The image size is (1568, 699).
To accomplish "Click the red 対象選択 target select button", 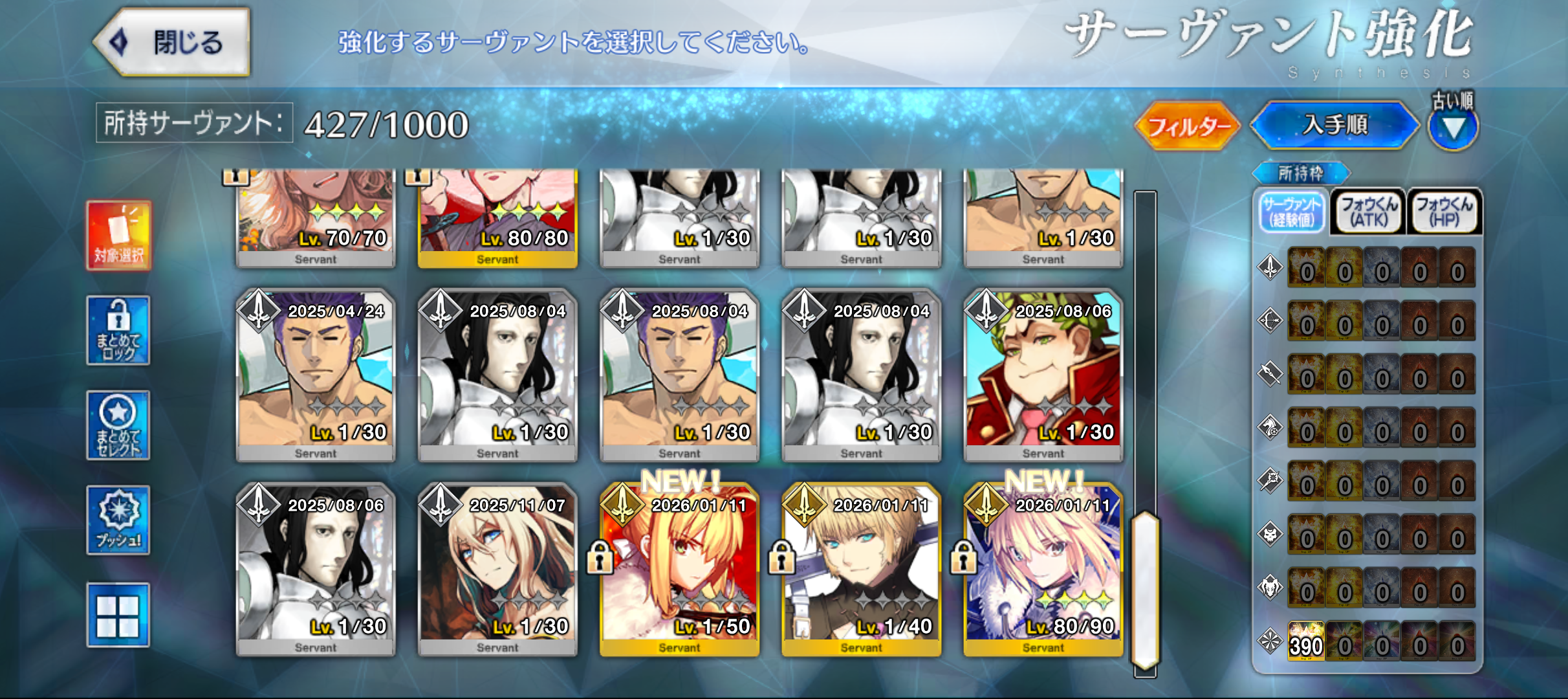I will pyautogui.click(x=118, y=235).
